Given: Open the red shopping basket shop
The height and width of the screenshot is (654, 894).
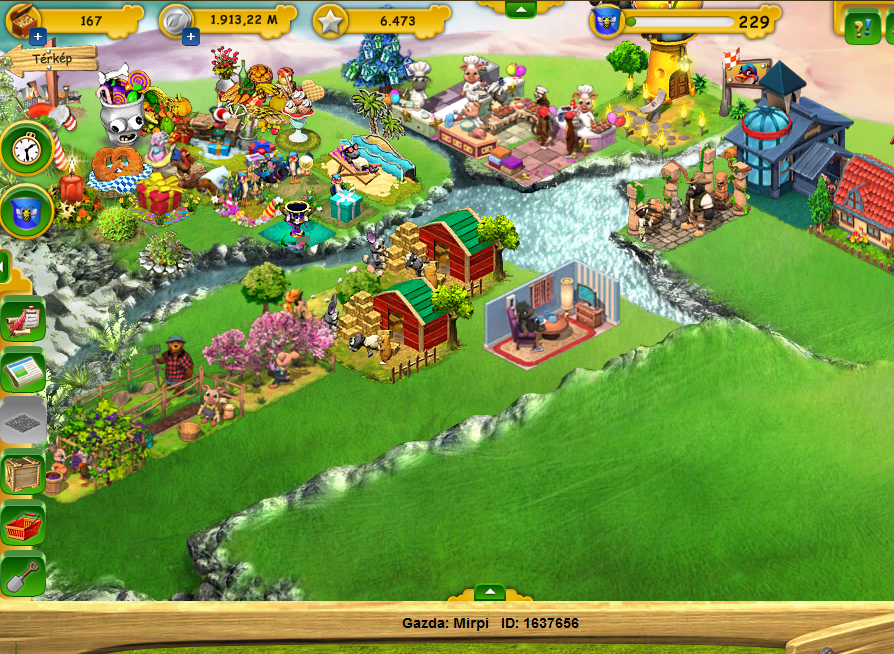Looking at the screenshot, I should (x=23, y=524).
